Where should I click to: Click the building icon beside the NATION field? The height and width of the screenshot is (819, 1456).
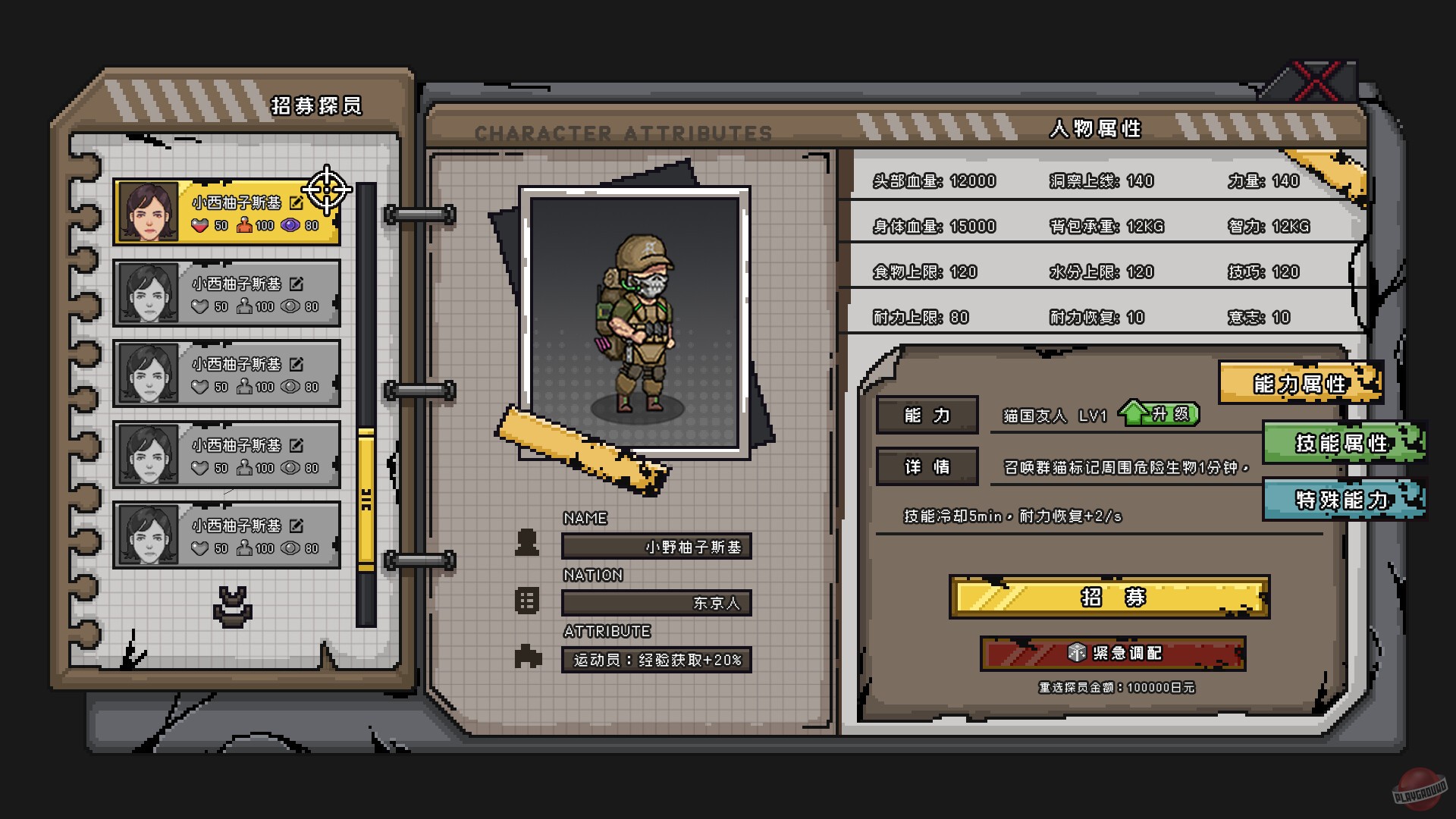click(x=527, y=601)
